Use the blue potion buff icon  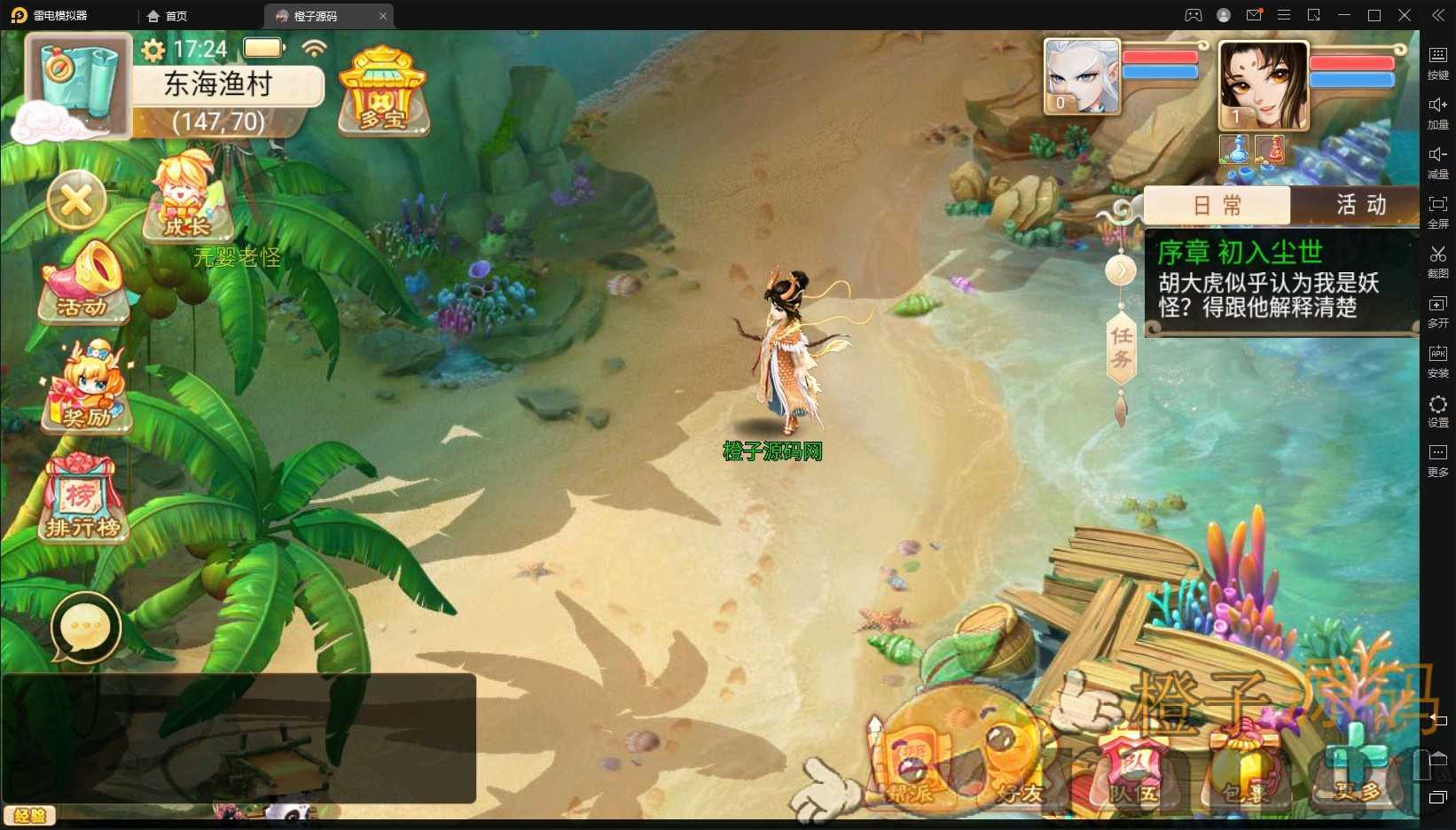coord(1234,149)
